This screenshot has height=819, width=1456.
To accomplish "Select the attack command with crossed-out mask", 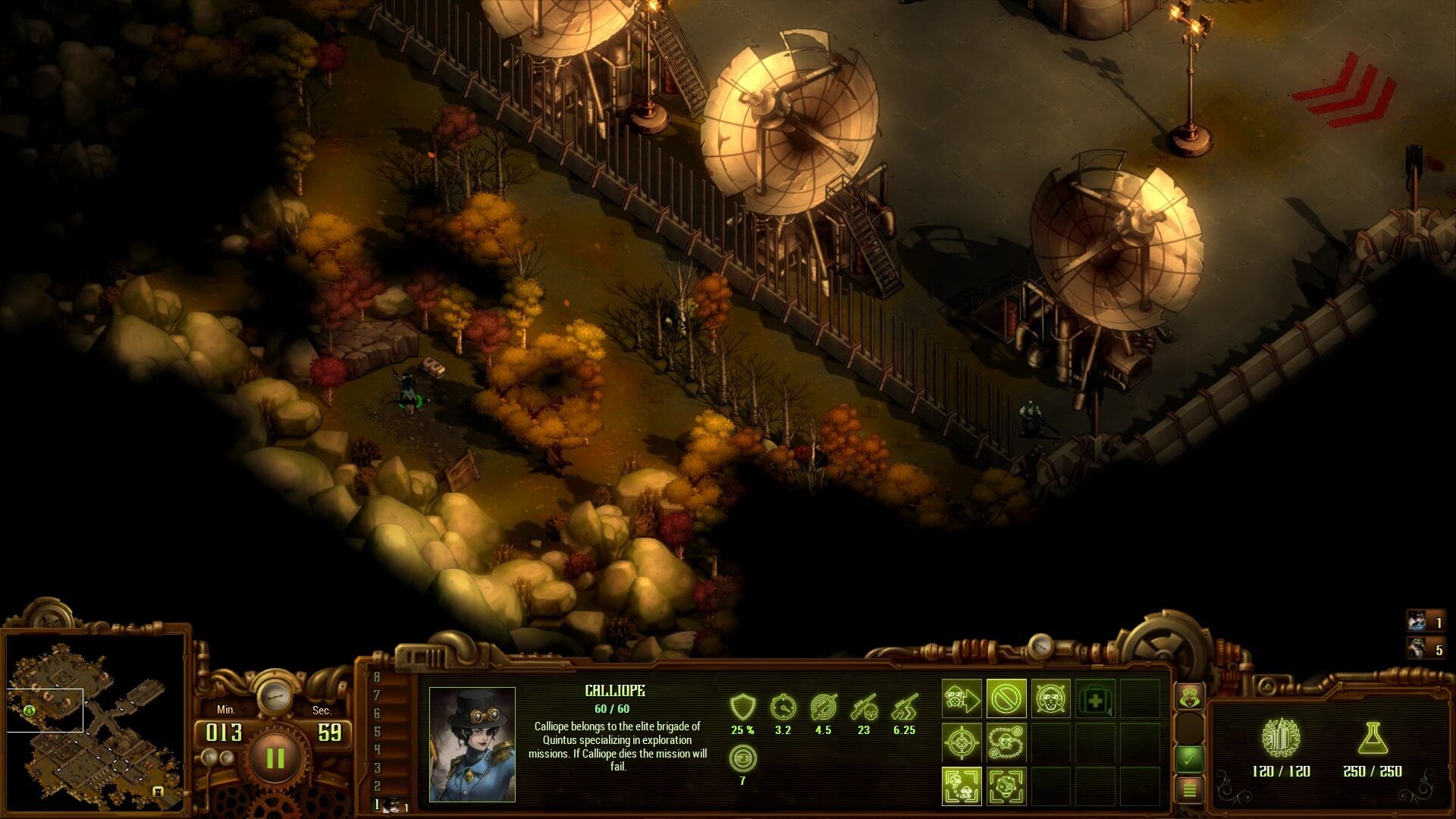I will [x=1050, y=698].
